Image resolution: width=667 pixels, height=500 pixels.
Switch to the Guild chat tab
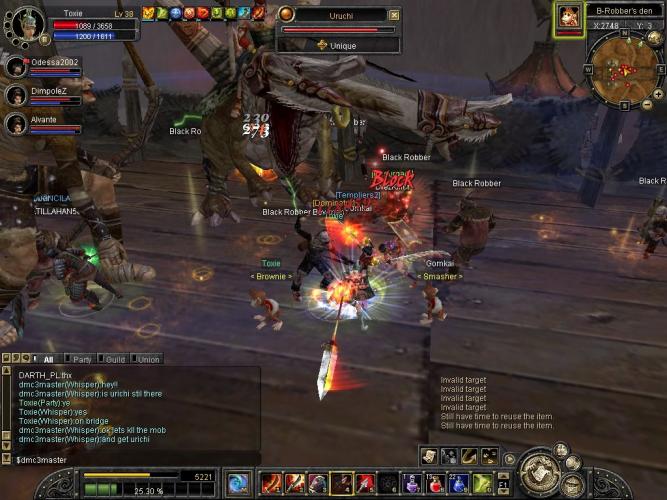pos(116,359)
